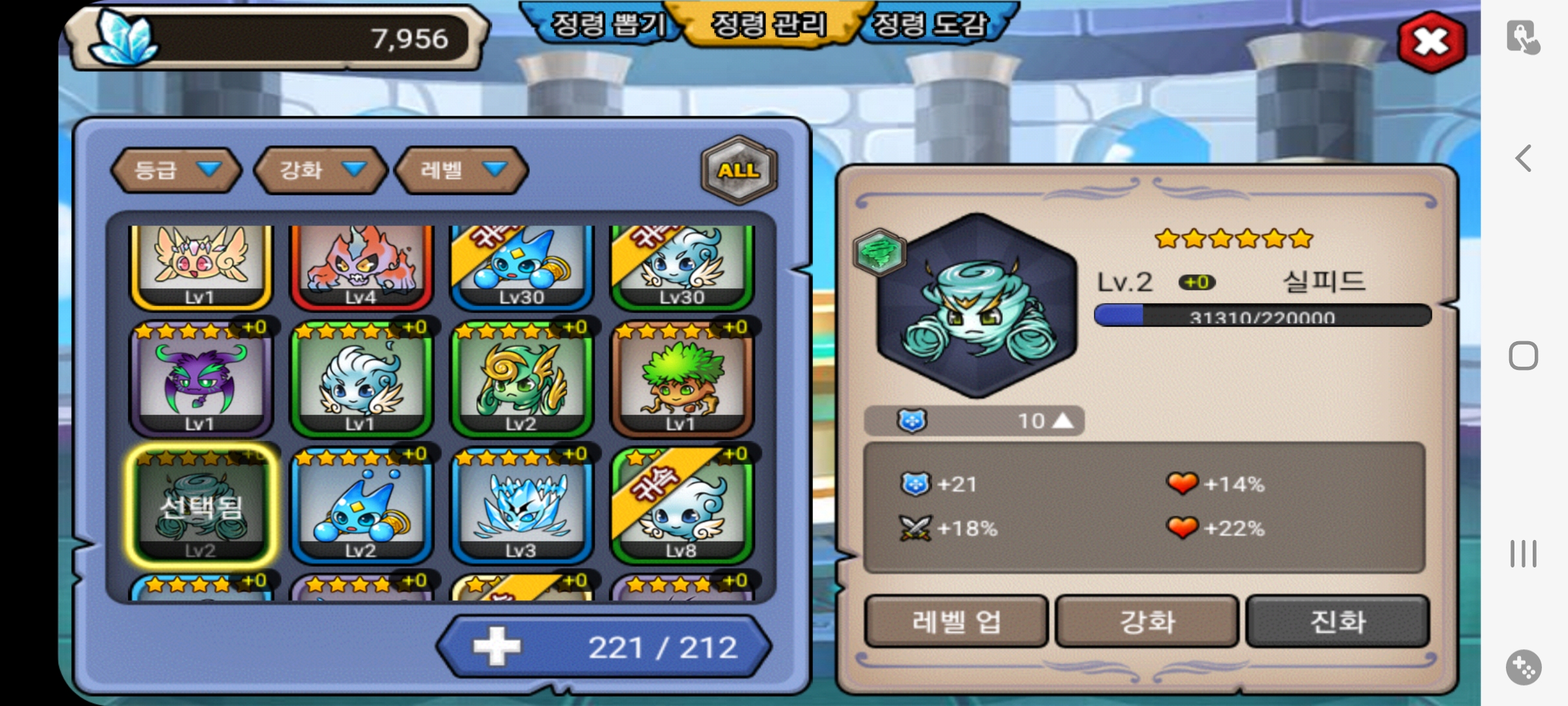Screen dimensions: 1568x706
Task: Tap the 강화 enhance button
Action: pos(1147,622)
